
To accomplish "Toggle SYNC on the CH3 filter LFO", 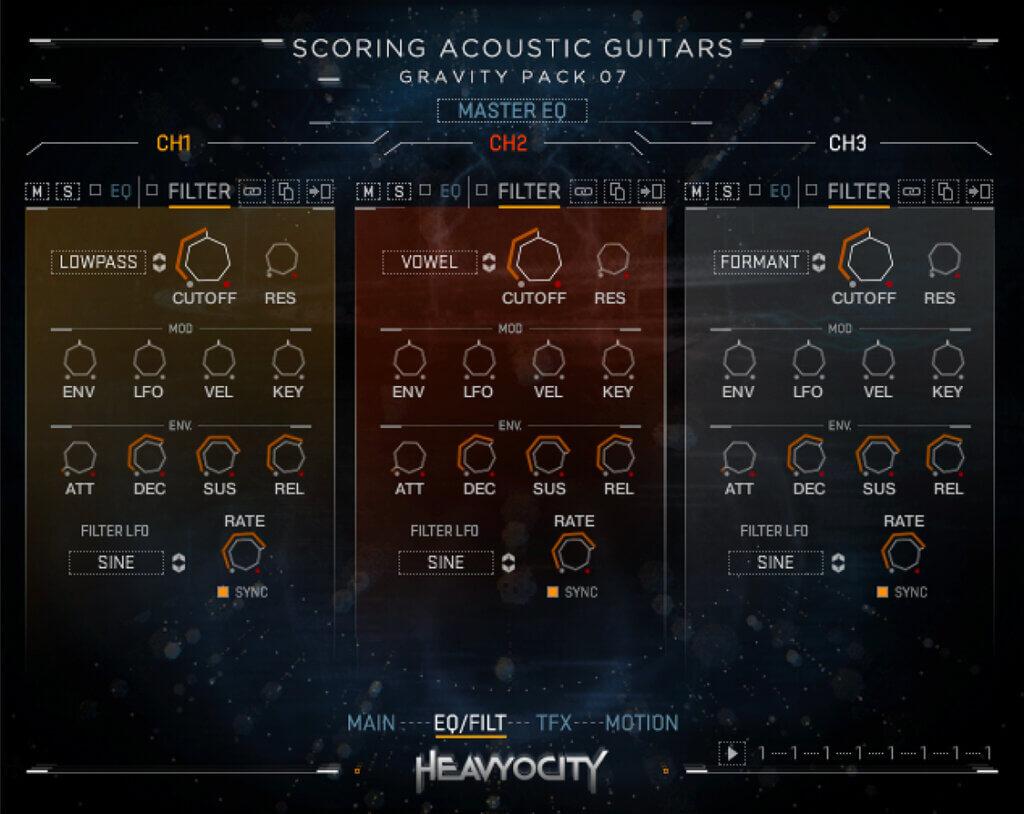I will (x=882, y=592).
